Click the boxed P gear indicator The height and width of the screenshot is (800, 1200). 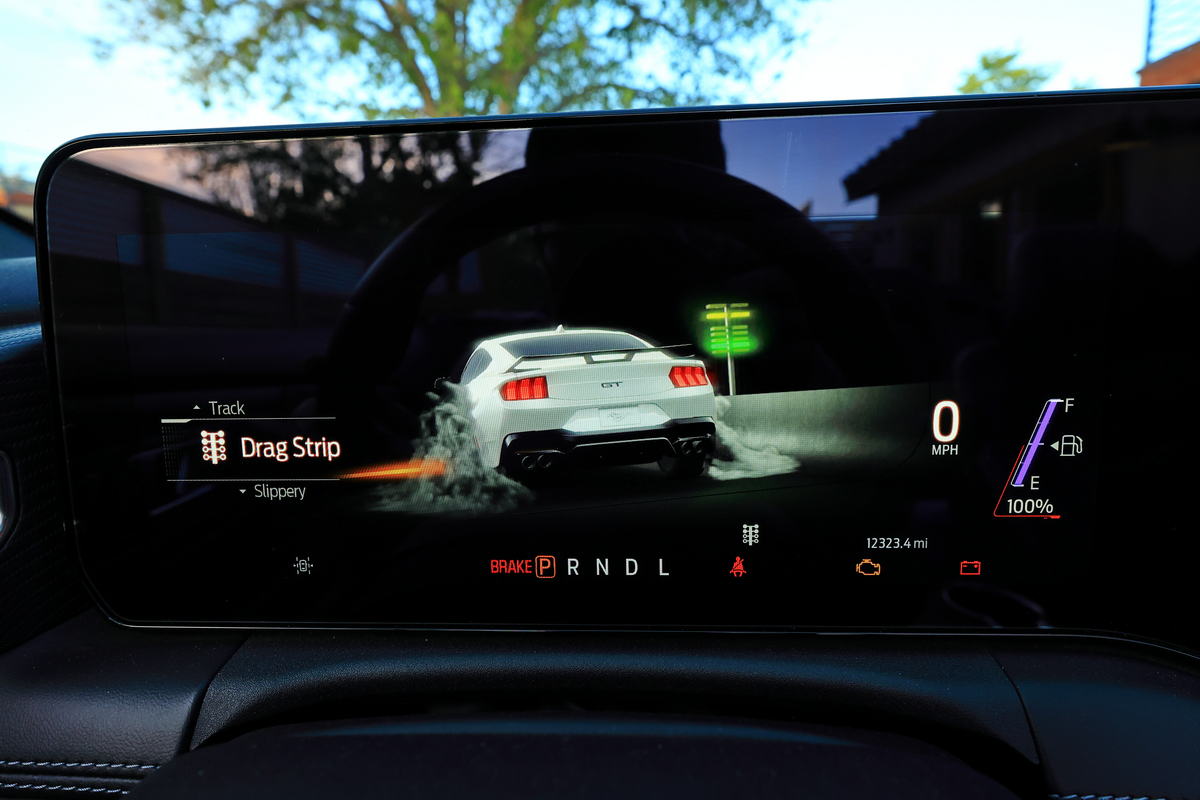pos(545,567)
